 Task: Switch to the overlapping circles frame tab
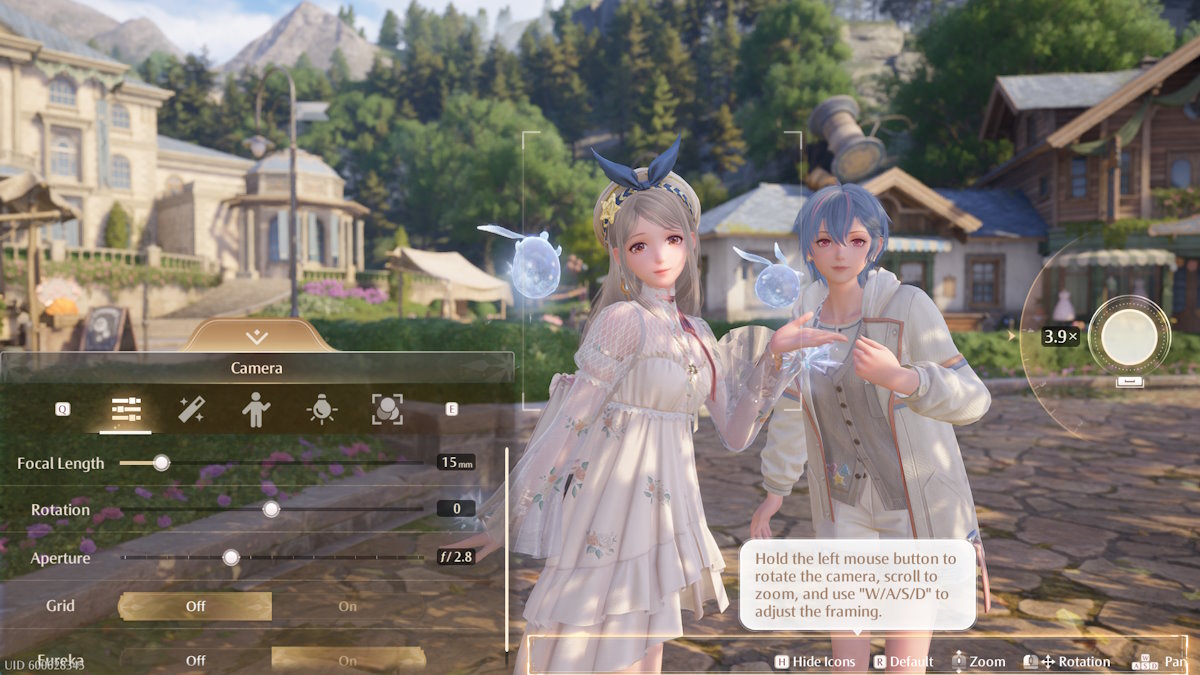coord(387,409)
